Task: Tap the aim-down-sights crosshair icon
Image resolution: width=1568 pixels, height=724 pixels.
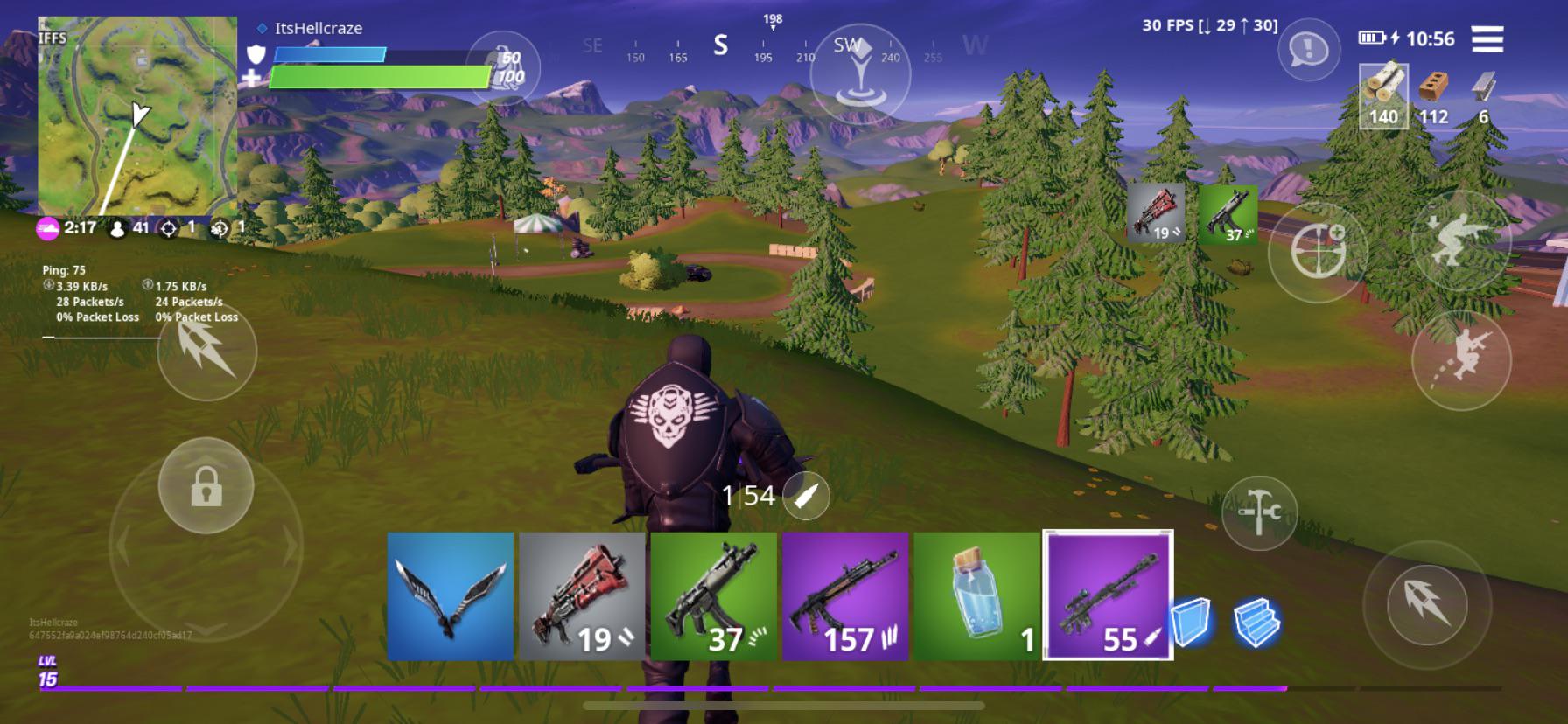Action: [1322, 249]
